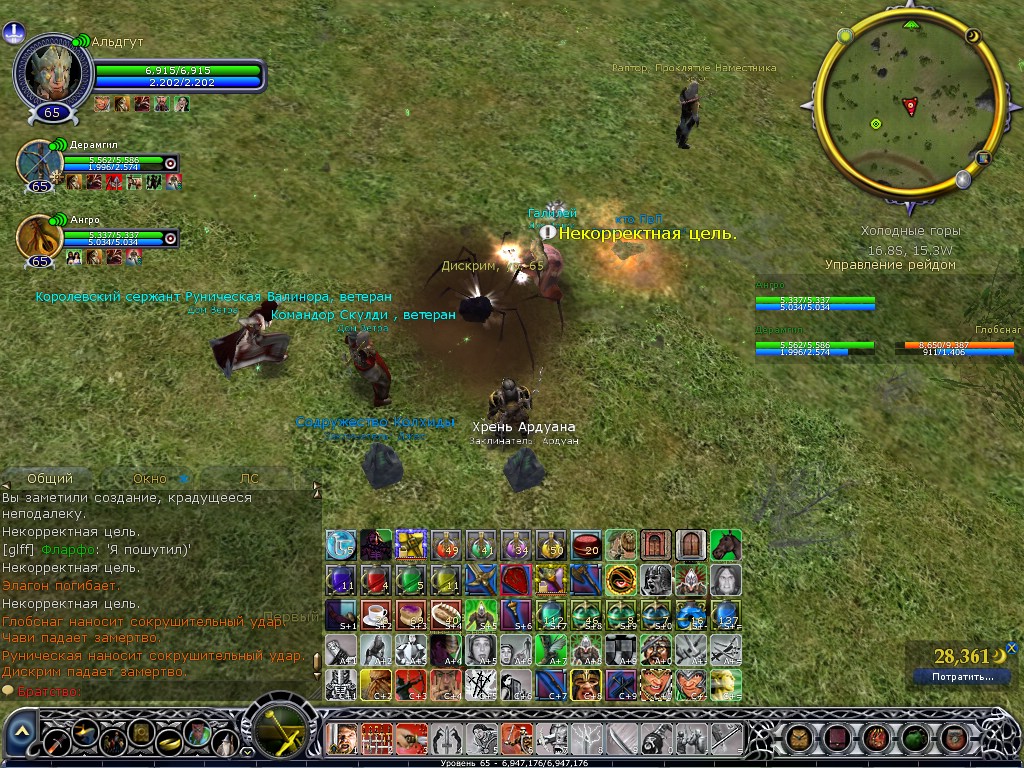Target fellowship member Дерамгил's portrait
The image size is (1024, 768).
[x=40, y=162]
